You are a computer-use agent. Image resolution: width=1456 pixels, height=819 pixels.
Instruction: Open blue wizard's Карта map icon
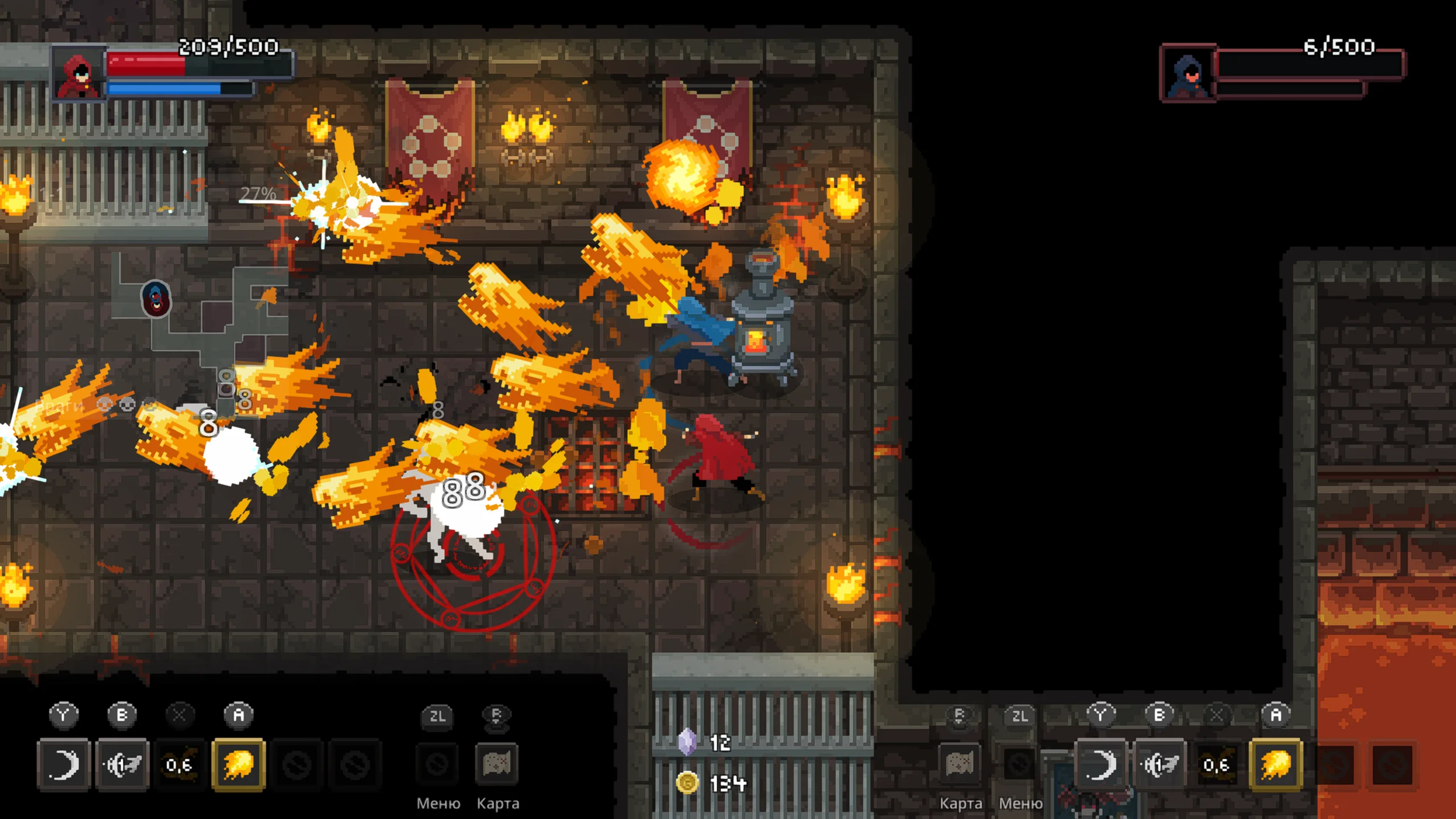click(x=959, y=763)
